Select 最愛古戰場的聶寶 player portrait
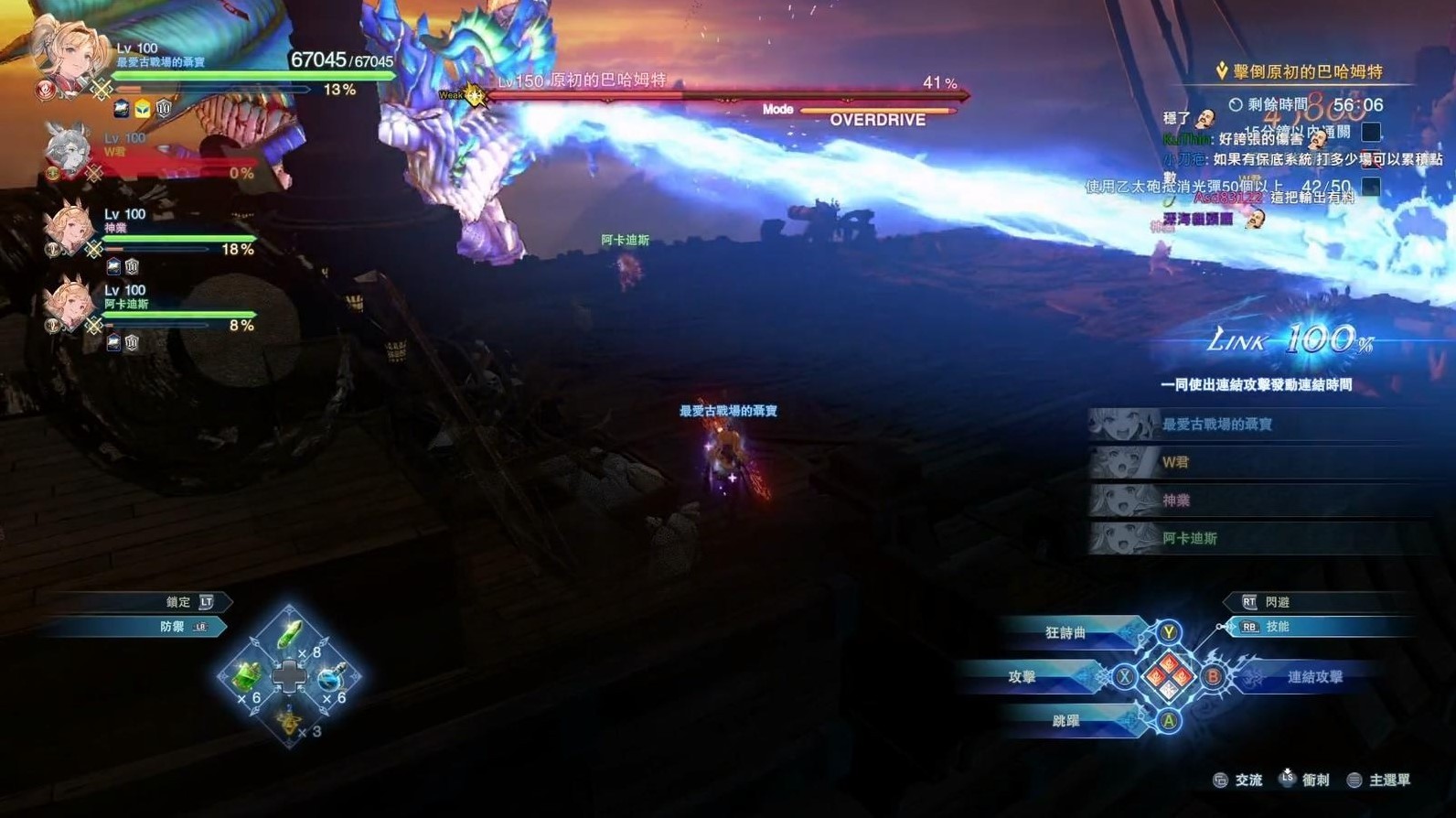1456x818 pixels. pyautogui.click(x=66, y=53)
